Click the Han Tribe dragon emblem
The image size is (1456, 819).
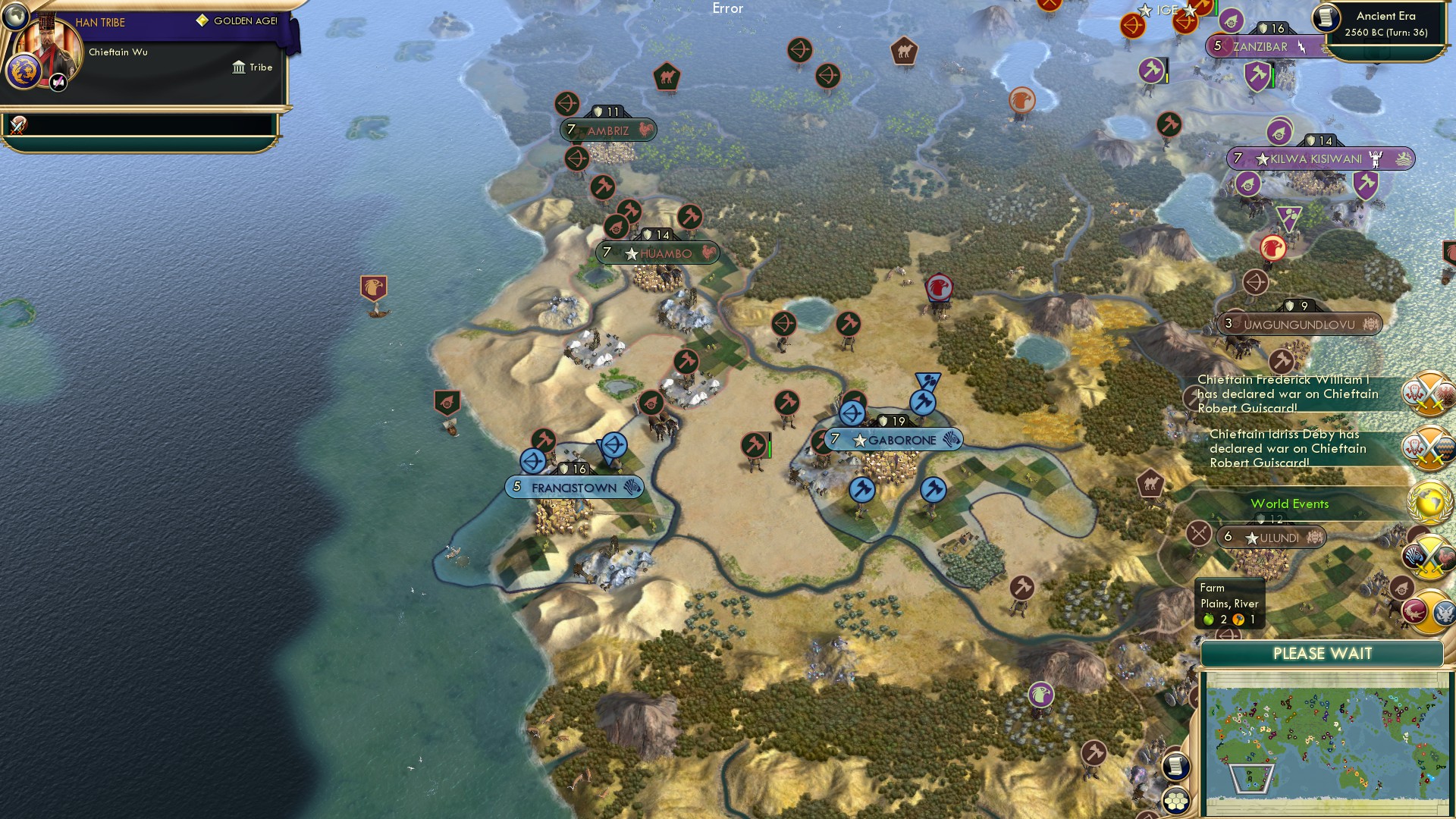24,72
